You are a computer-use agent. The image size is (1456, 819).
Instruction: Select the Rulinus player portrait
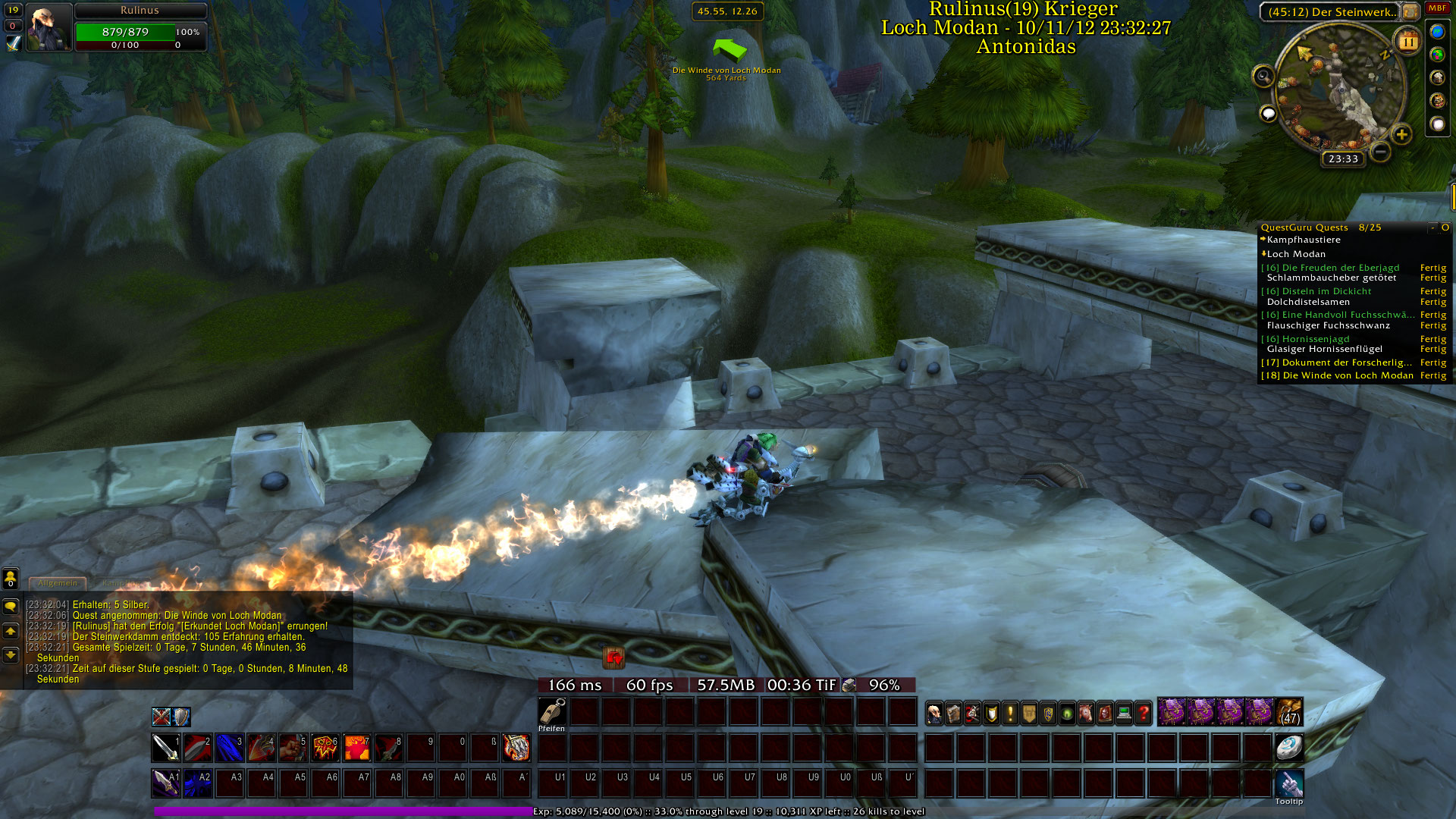point(49,27)
